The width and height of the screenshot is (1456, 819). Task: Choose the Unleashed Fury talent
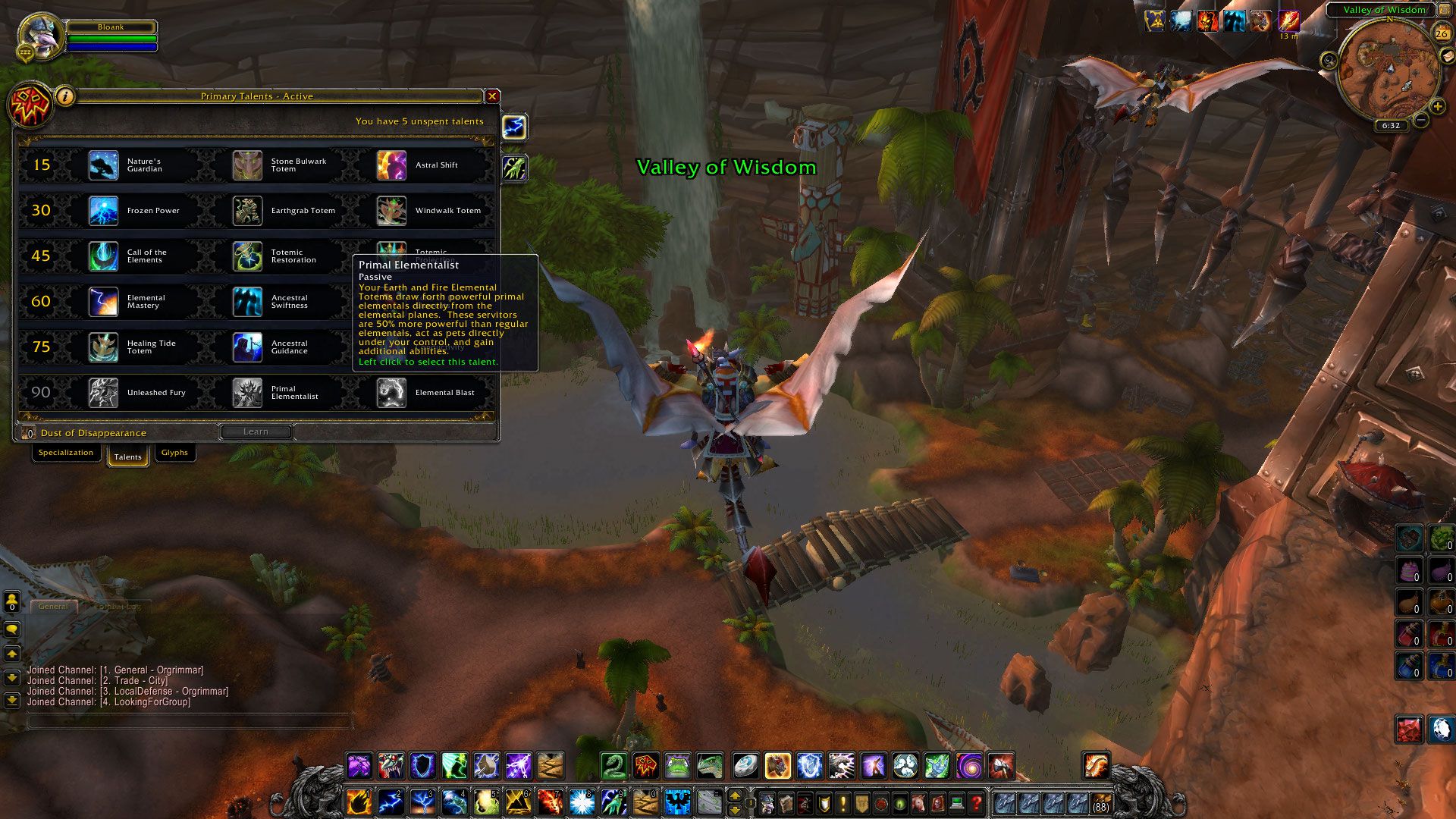pos(104,393)
